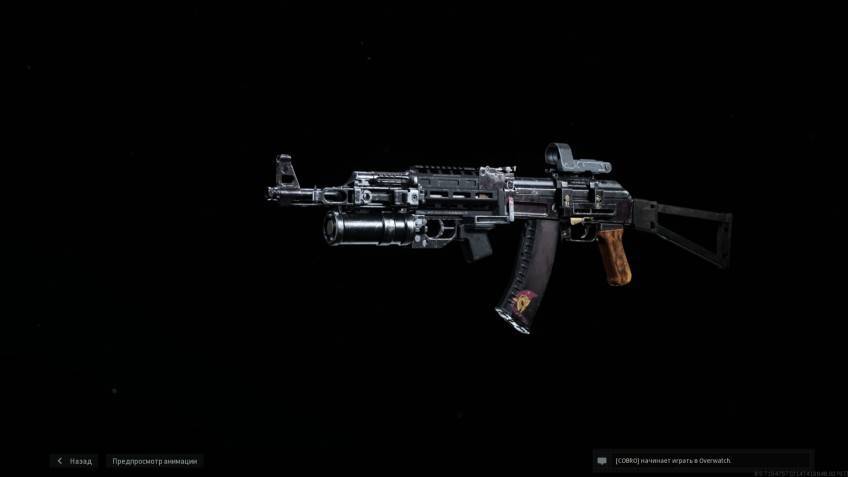Image resolution: width=848 pixels, height=477 pixels.
Task: Open Предпросмотр анимации animation preview
Action: click(155, 461)
